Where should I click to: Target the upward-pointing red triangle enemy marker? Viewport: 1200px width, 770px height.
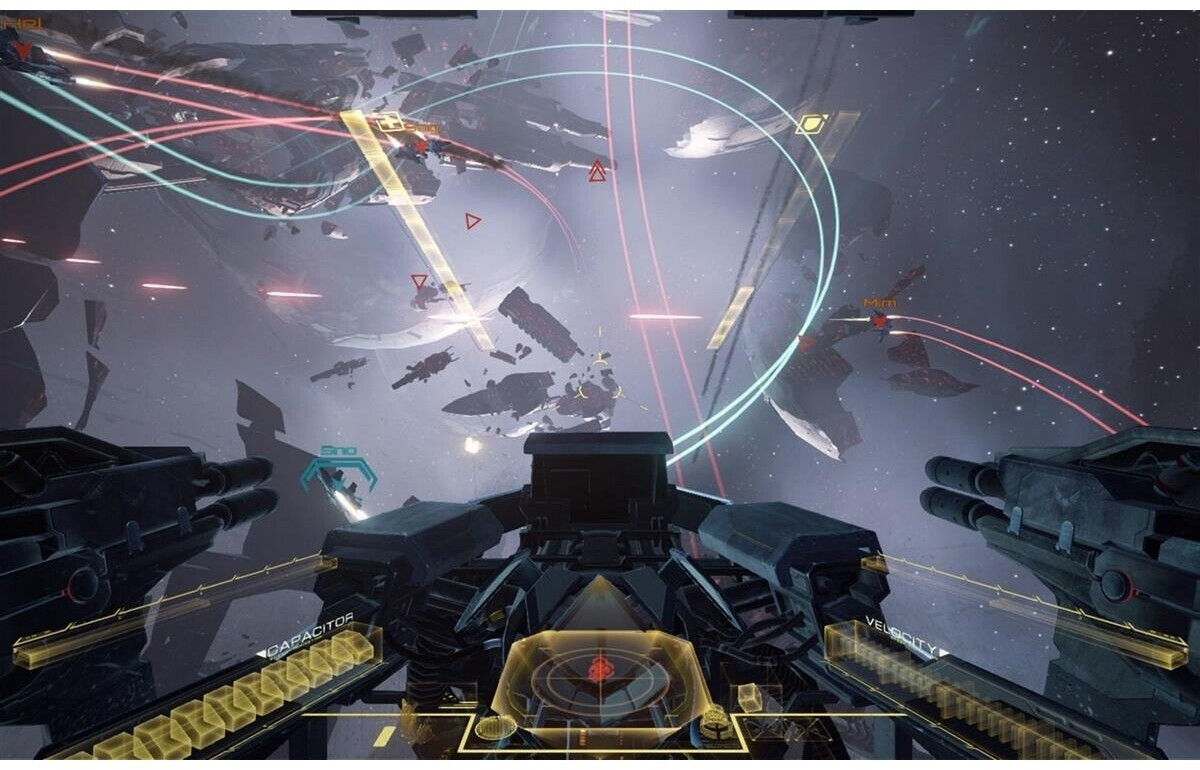tap(597, 172)
